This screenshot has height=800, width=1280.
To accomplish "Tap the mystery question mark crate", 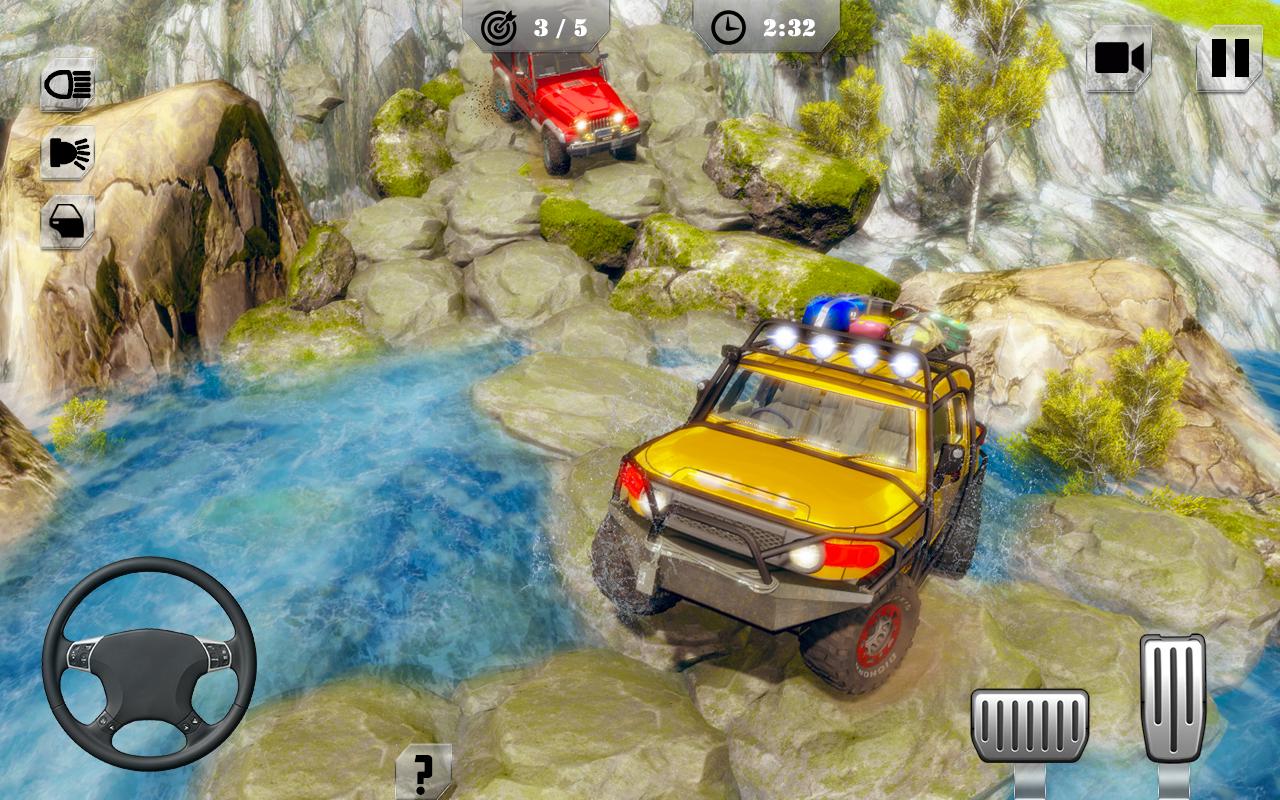I will (x=425, y=770).
